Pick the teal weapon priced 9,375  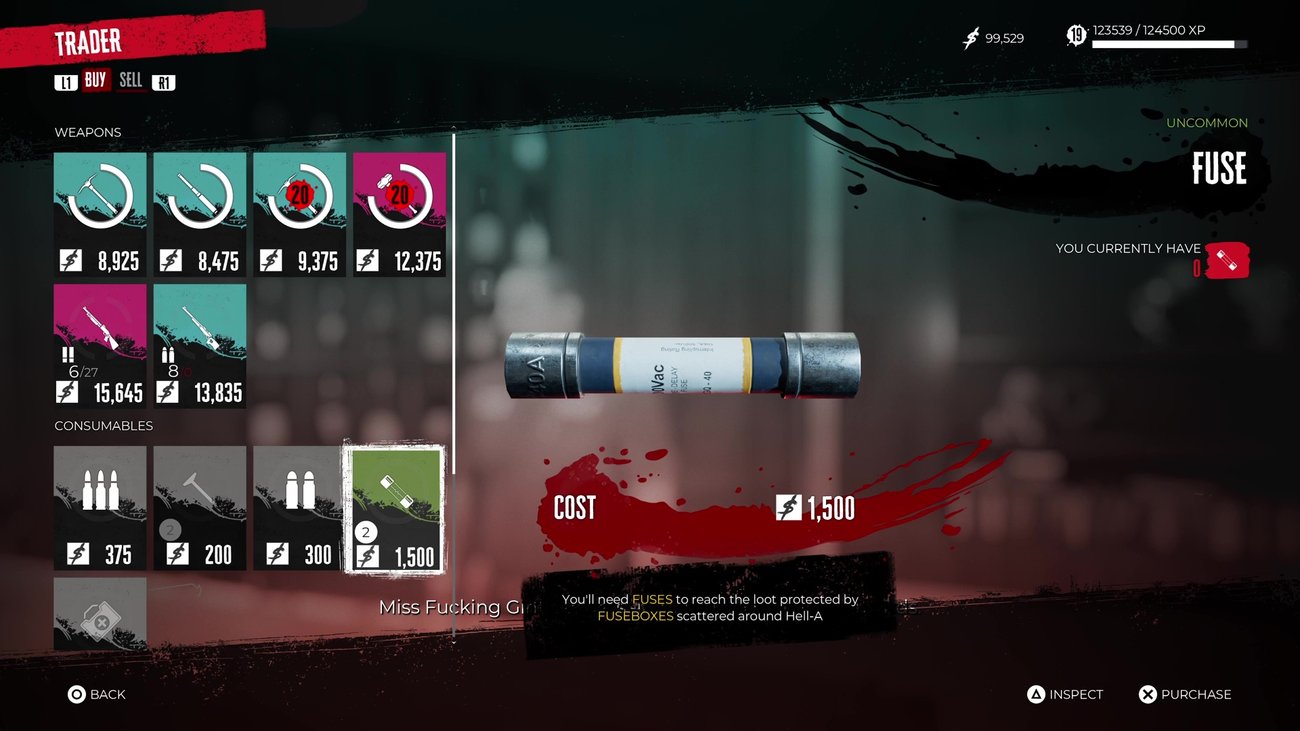(x=300, y=214)
